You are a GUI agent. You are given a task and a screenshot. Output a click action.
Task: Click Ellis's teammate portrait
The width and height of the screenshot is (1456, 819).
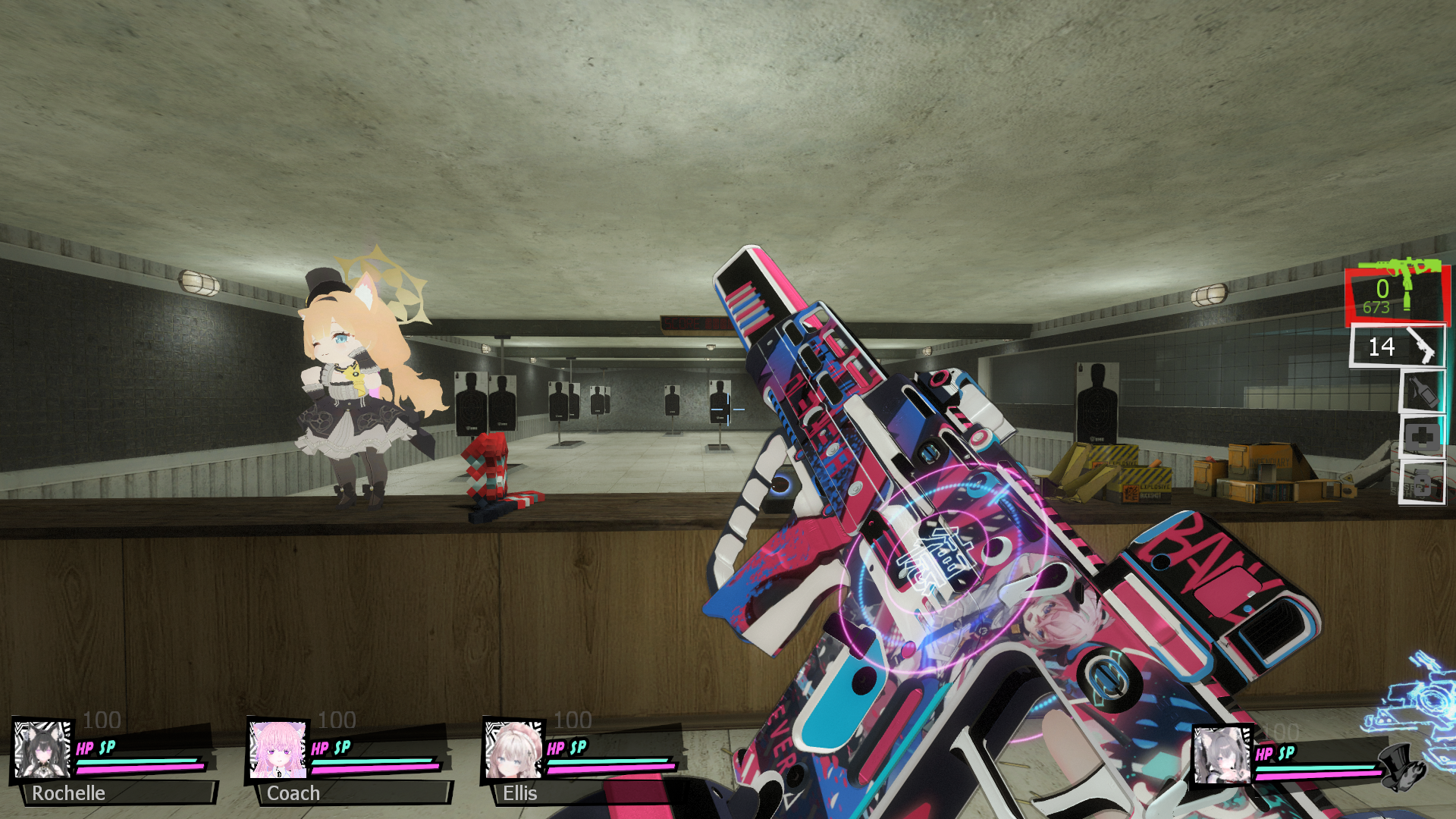click(513, 750)
